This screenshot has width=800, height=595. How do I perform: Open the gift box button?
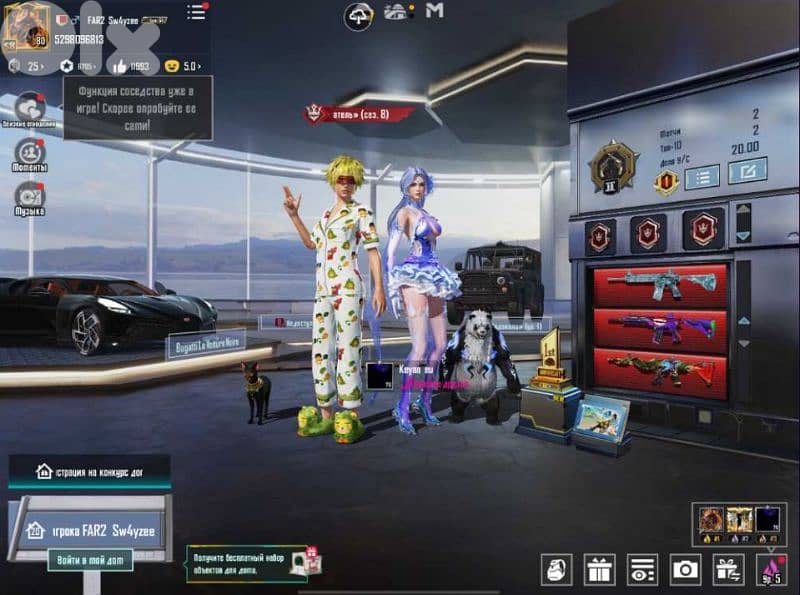tap(600, 570)
